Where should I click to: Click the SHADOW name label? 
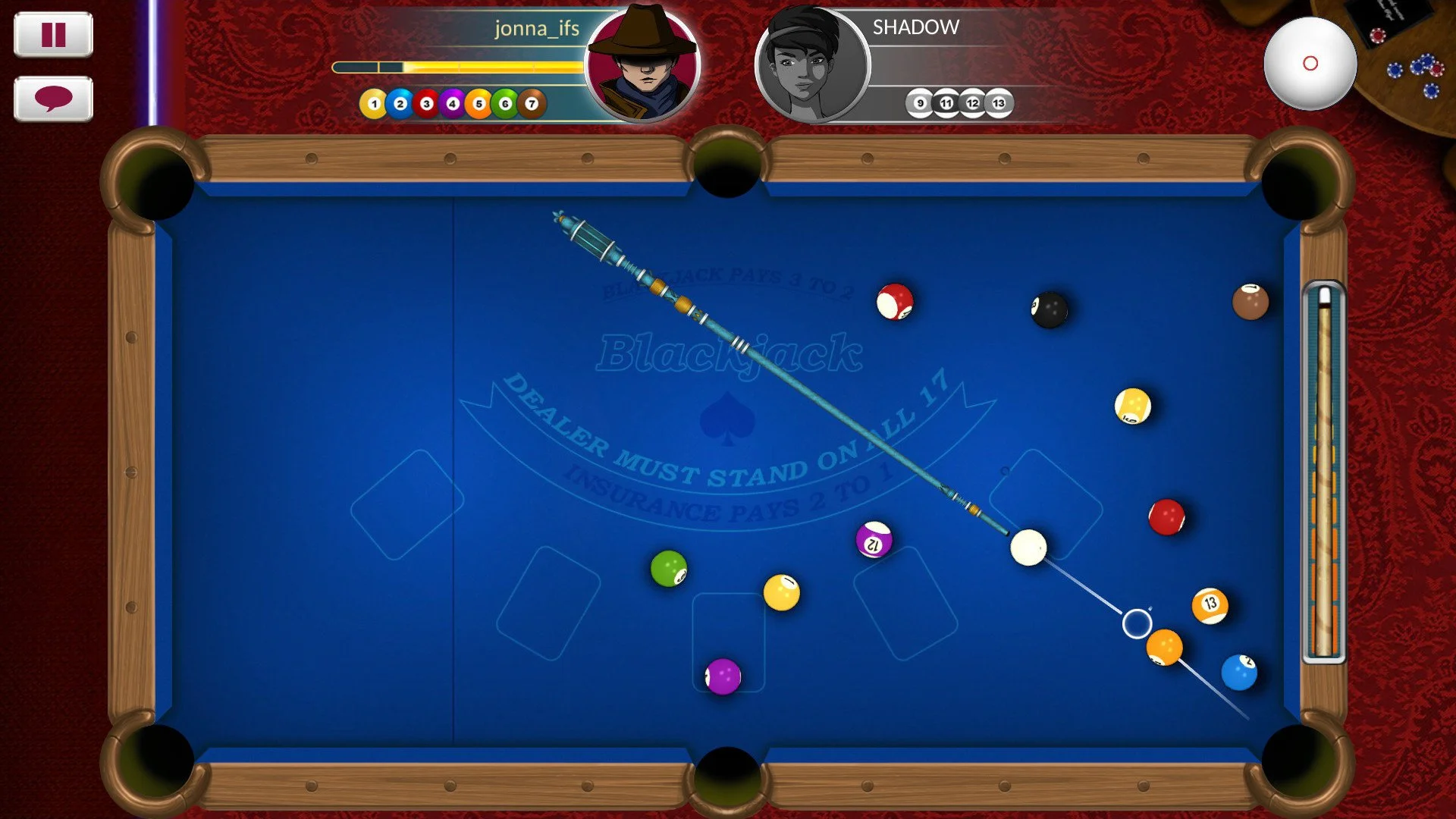pos(914,27)
